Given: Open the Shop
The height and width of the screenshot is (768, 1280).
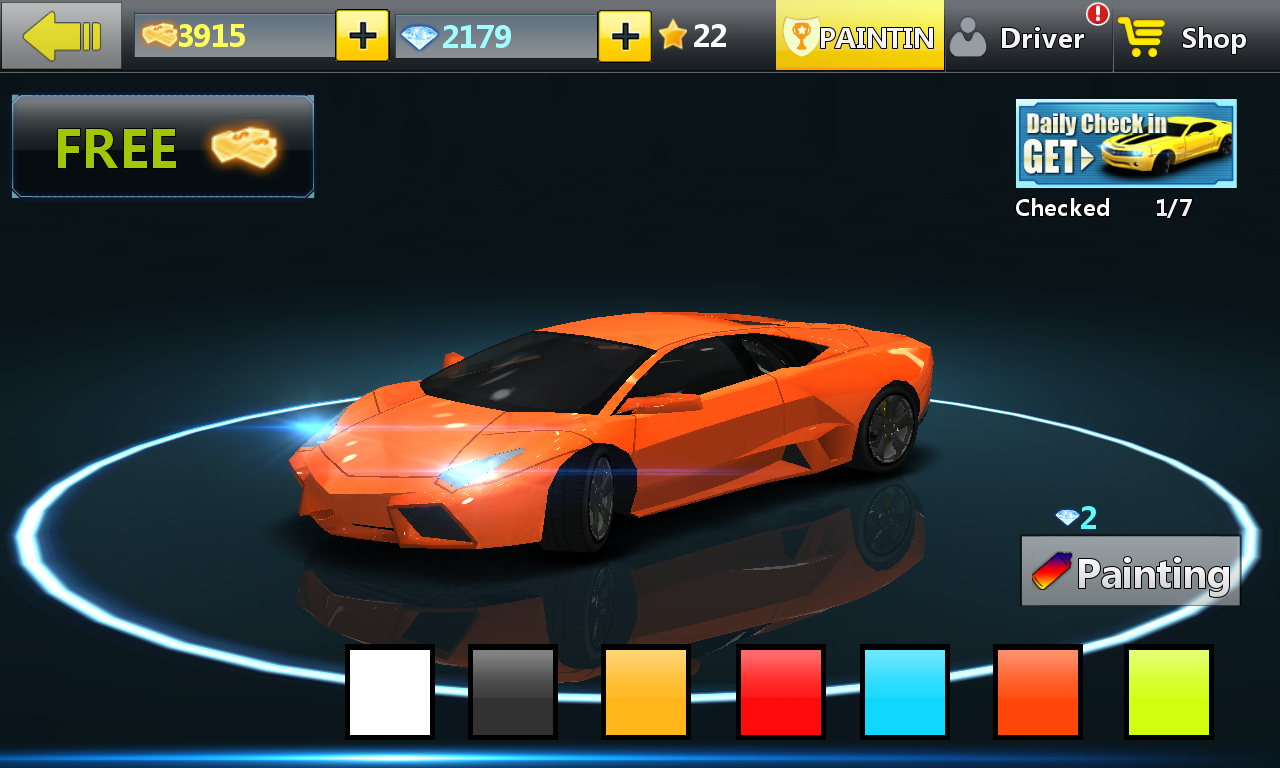Looking at the screenshot, I should coord(1184,38).
